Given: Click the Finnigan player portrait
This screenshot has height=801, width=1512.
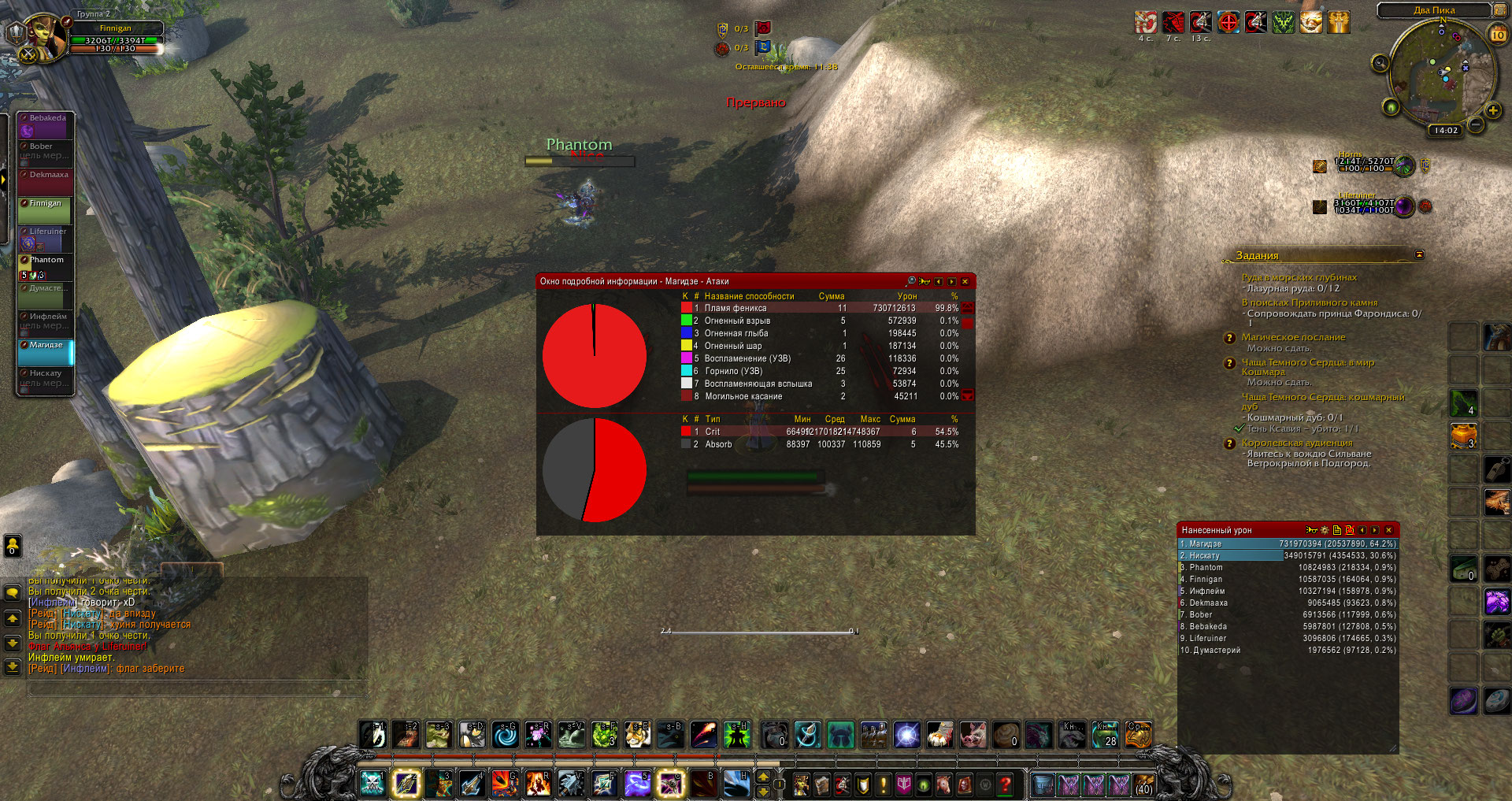Looking at the screenshot, I should (43, 37).
